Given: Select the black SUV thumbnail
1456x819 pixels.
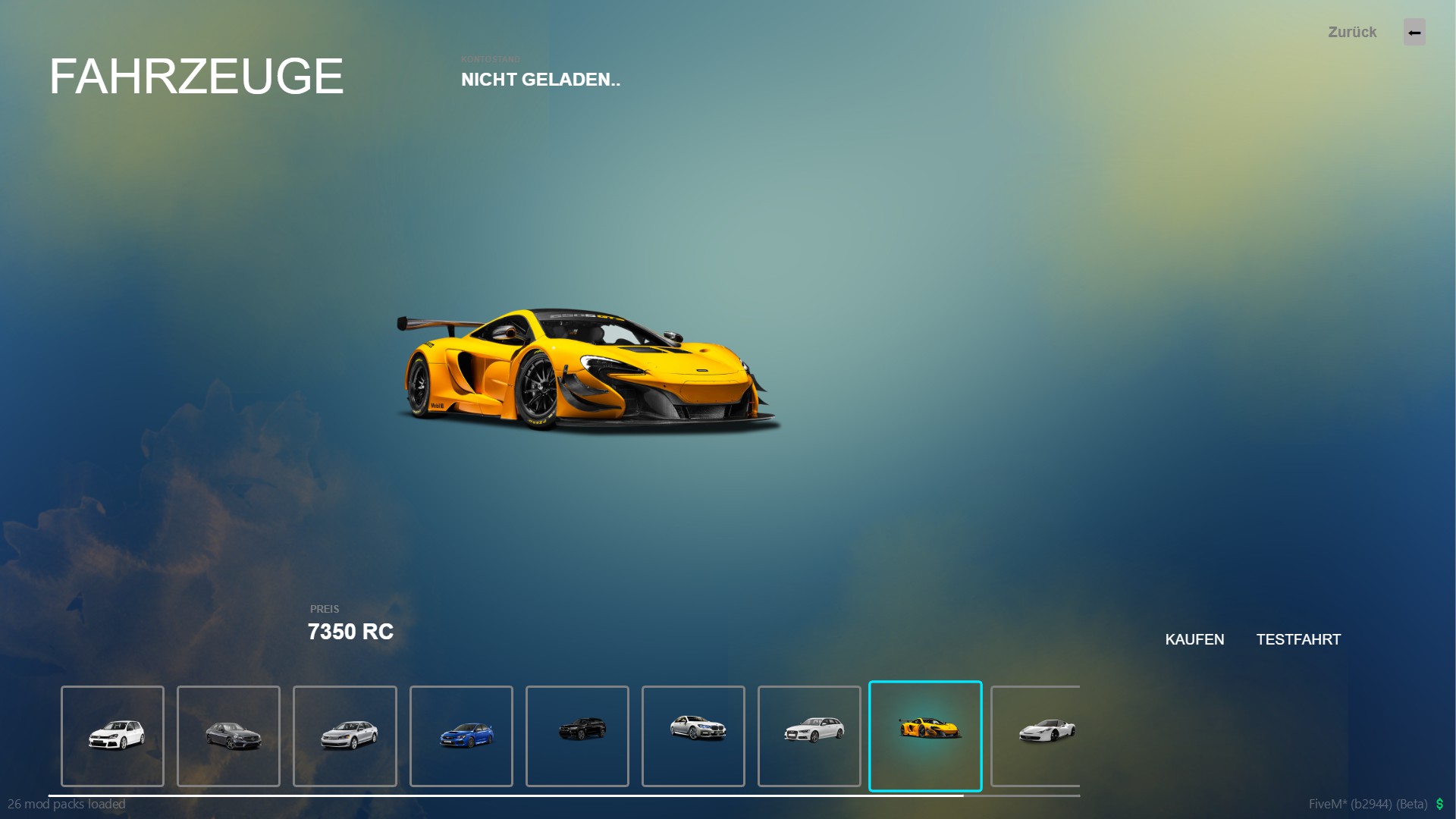Looking at the screenshot, I should pos(577,736).
